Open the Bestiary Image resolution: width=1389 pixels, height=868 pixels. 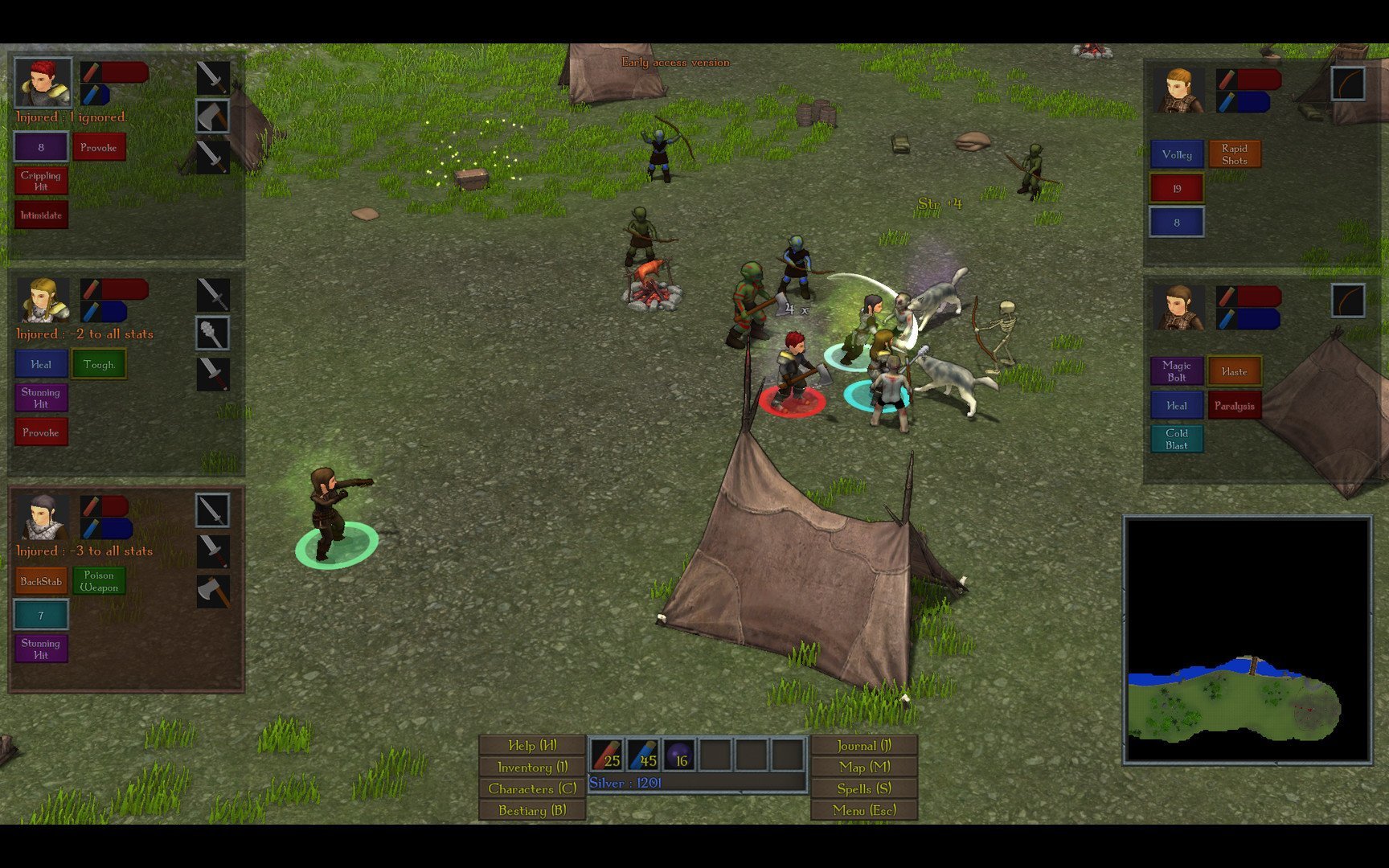532,810
